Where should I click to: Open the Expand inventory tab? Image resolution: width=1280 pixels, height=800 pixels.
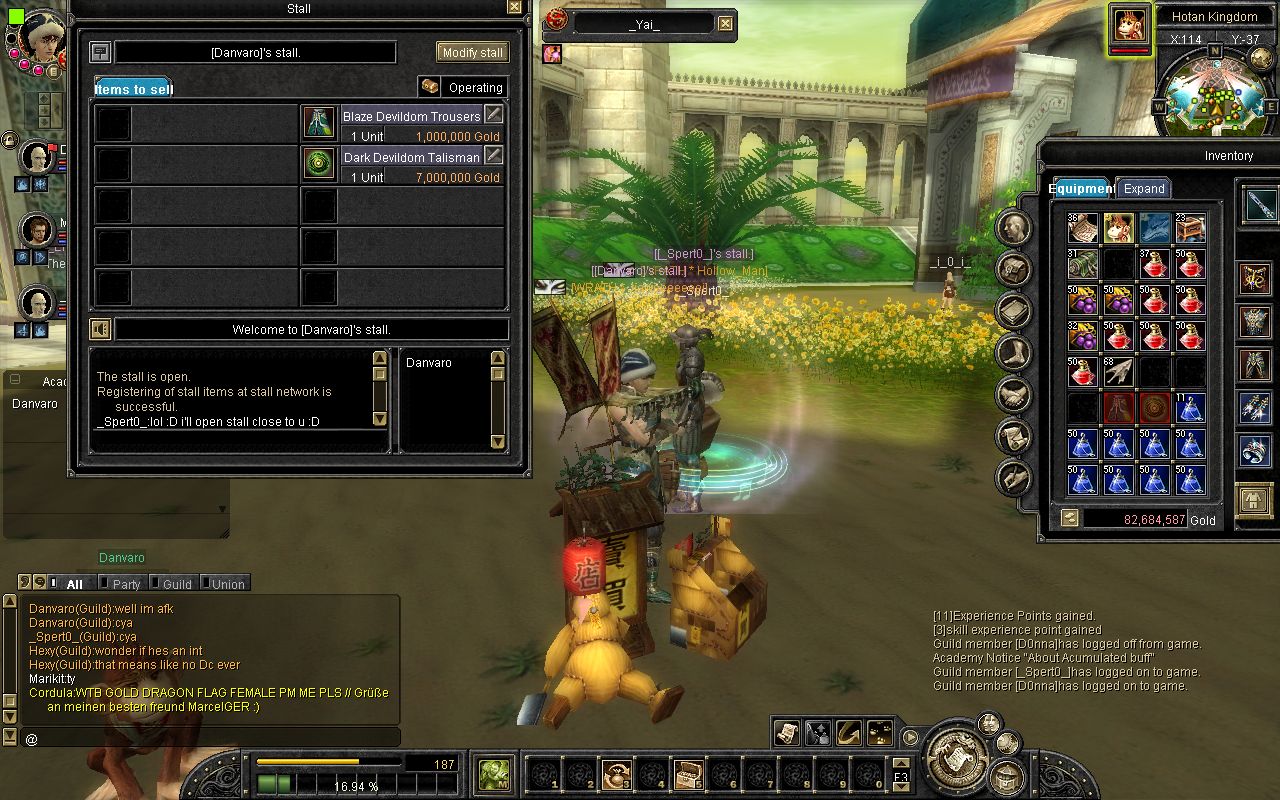click(x=1144, y=188)
